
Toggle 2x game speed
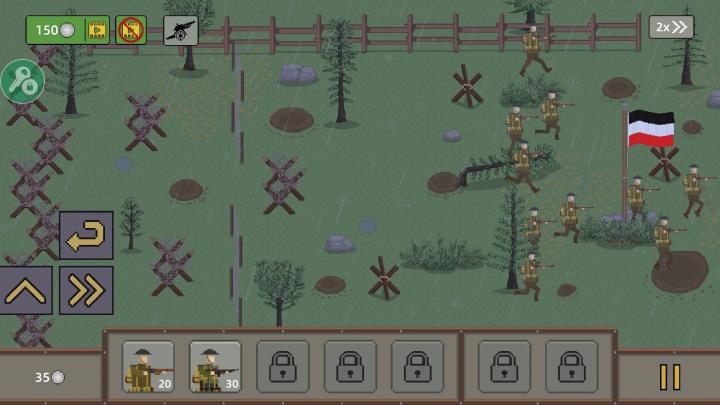point(671,27)
